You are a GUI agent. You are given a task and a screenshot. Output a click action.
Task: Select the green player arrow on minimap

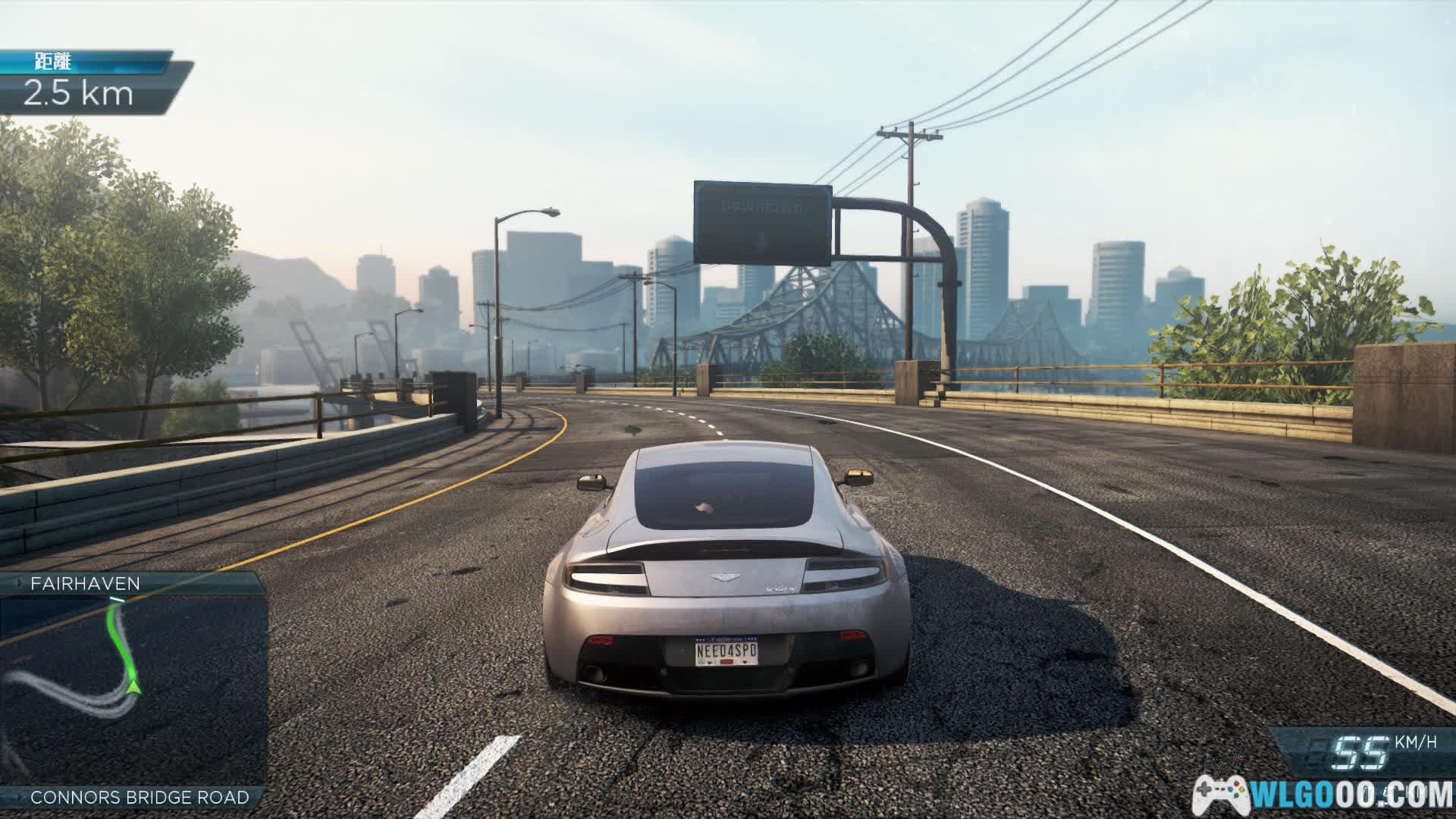[134, 687]
